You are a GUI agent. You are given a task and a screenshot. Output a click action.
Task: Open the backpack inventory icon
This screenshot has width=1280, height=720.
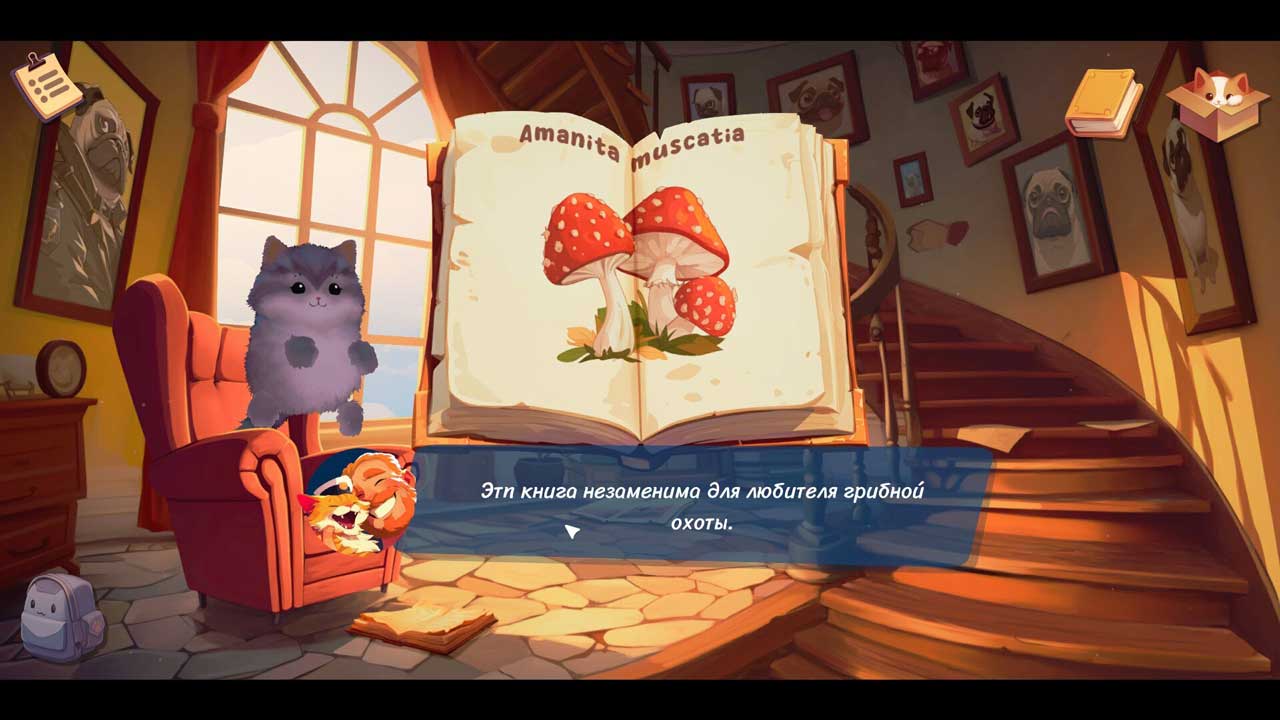[62, 616]
